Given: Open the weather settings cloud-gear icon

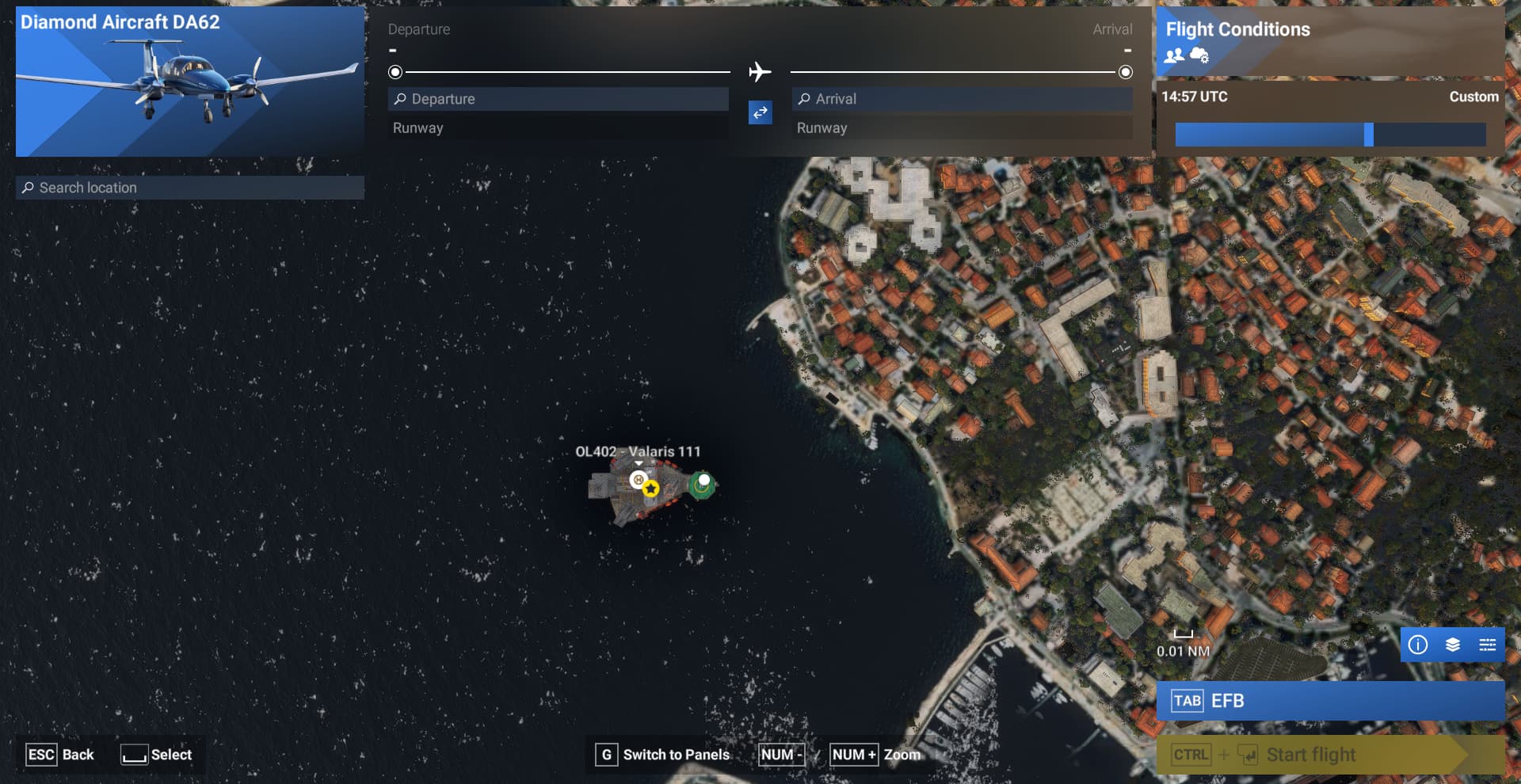Looking at the screenshot, I should pos(1199,55).
